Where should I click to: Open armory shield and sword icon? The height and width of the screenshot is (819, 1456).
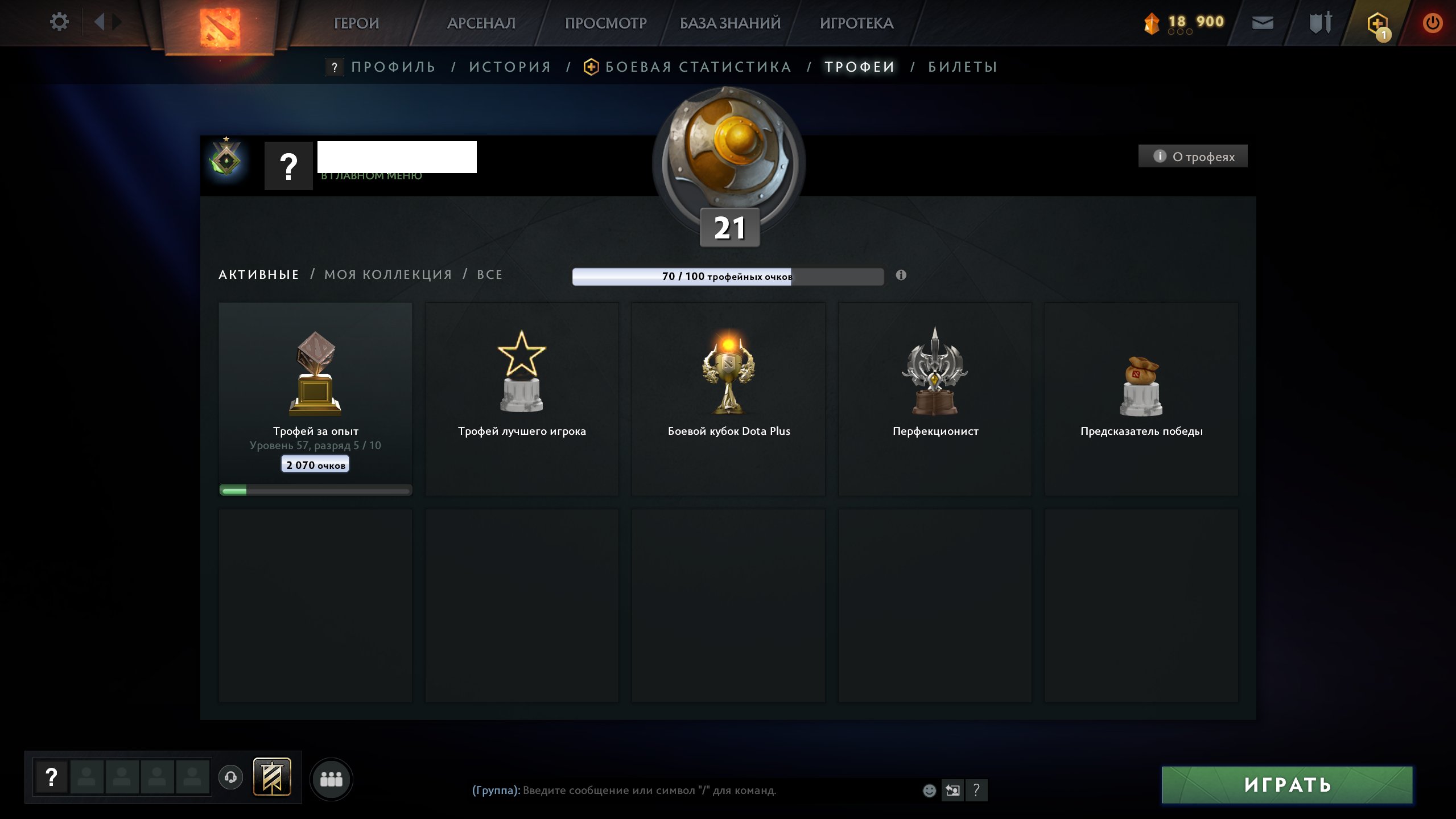[x=1319, y=23]
